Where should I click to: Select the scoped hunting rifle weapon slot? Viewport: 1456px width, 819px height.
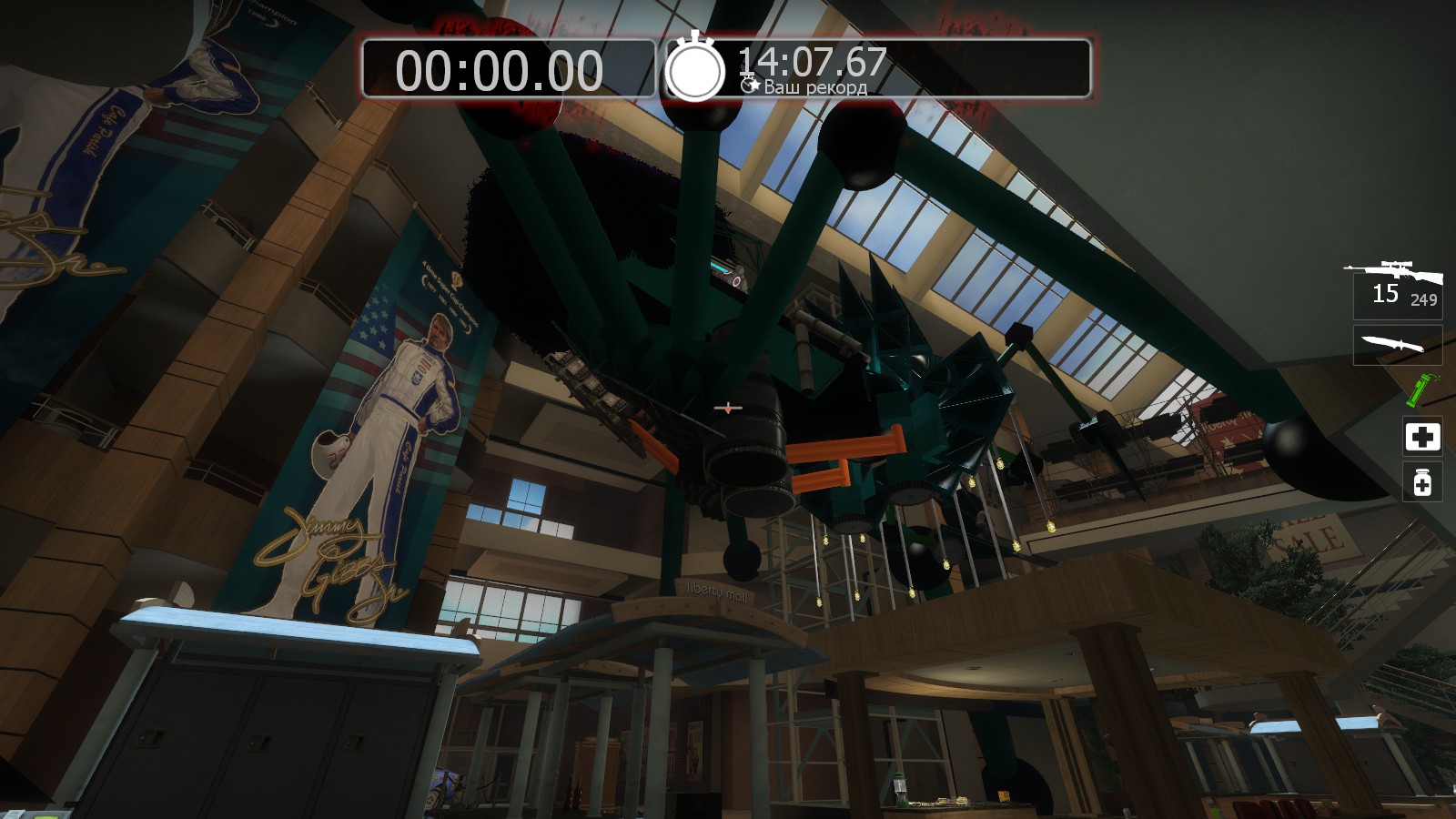[x=1396, y=285]
